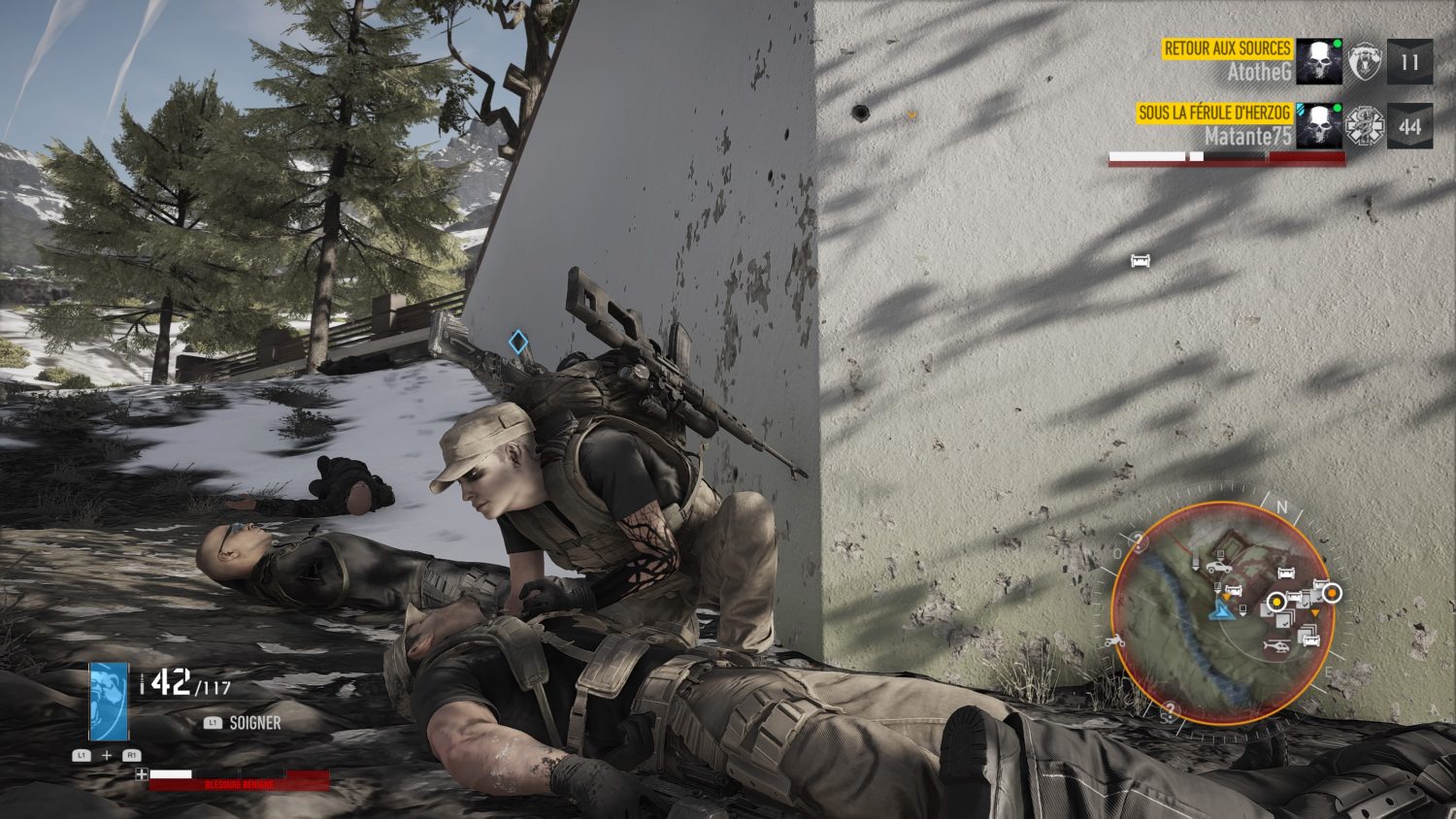Select the motorcycle marker at minimap edge
The height and width of the screenshot is (819, 1456).
click(1115, 640)
